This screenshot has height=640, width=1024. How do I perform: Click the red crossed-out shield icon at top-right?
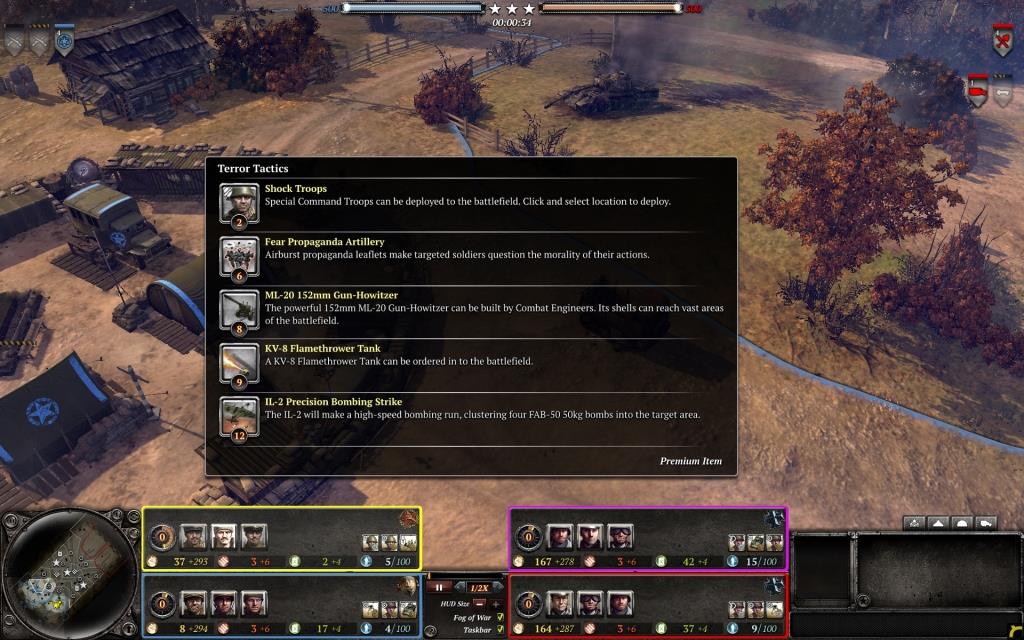tap(1002, 41)
